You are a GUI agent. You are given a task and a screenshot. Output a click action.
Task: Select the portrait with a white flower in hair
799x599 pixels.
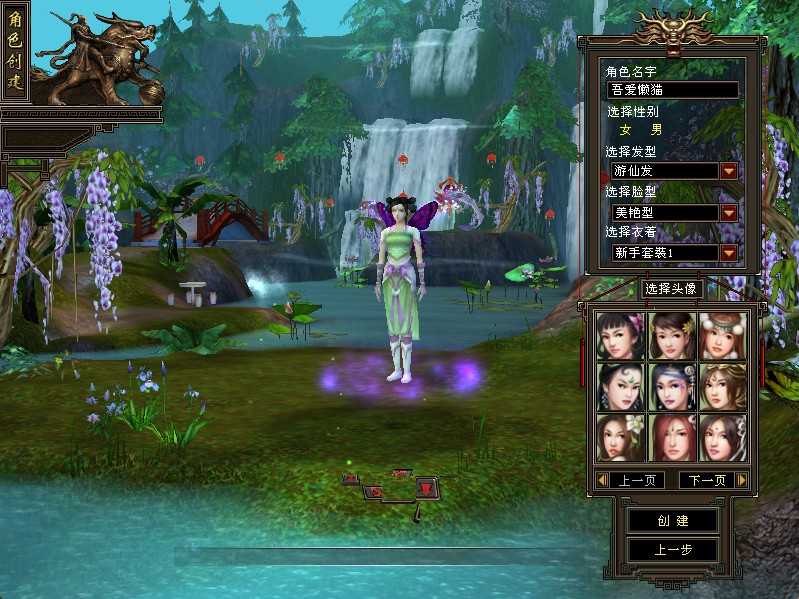tap(619, 437)
